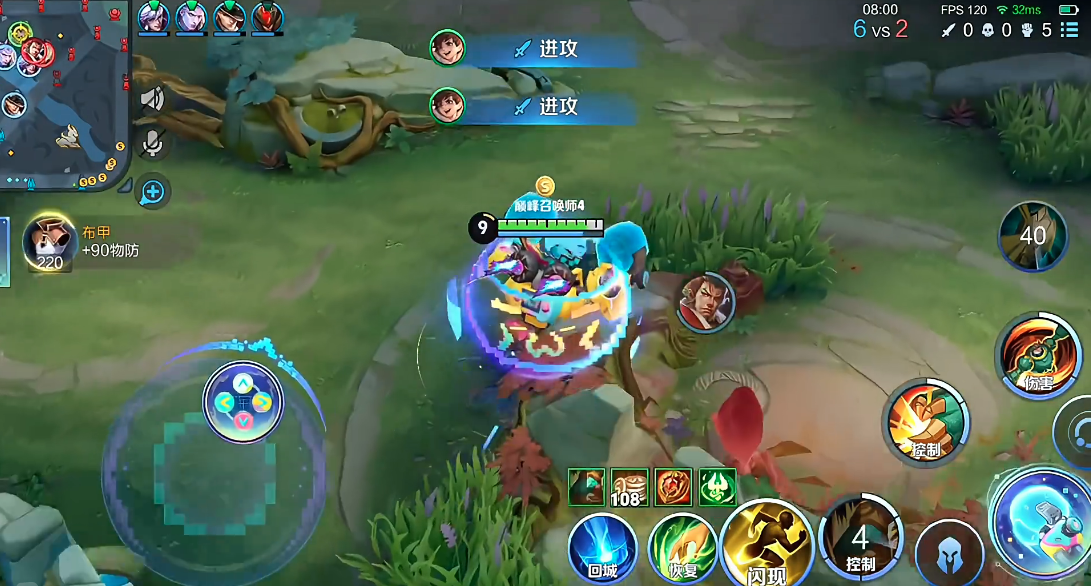Target the enemy hero portrait indicator

coord(705,302)
